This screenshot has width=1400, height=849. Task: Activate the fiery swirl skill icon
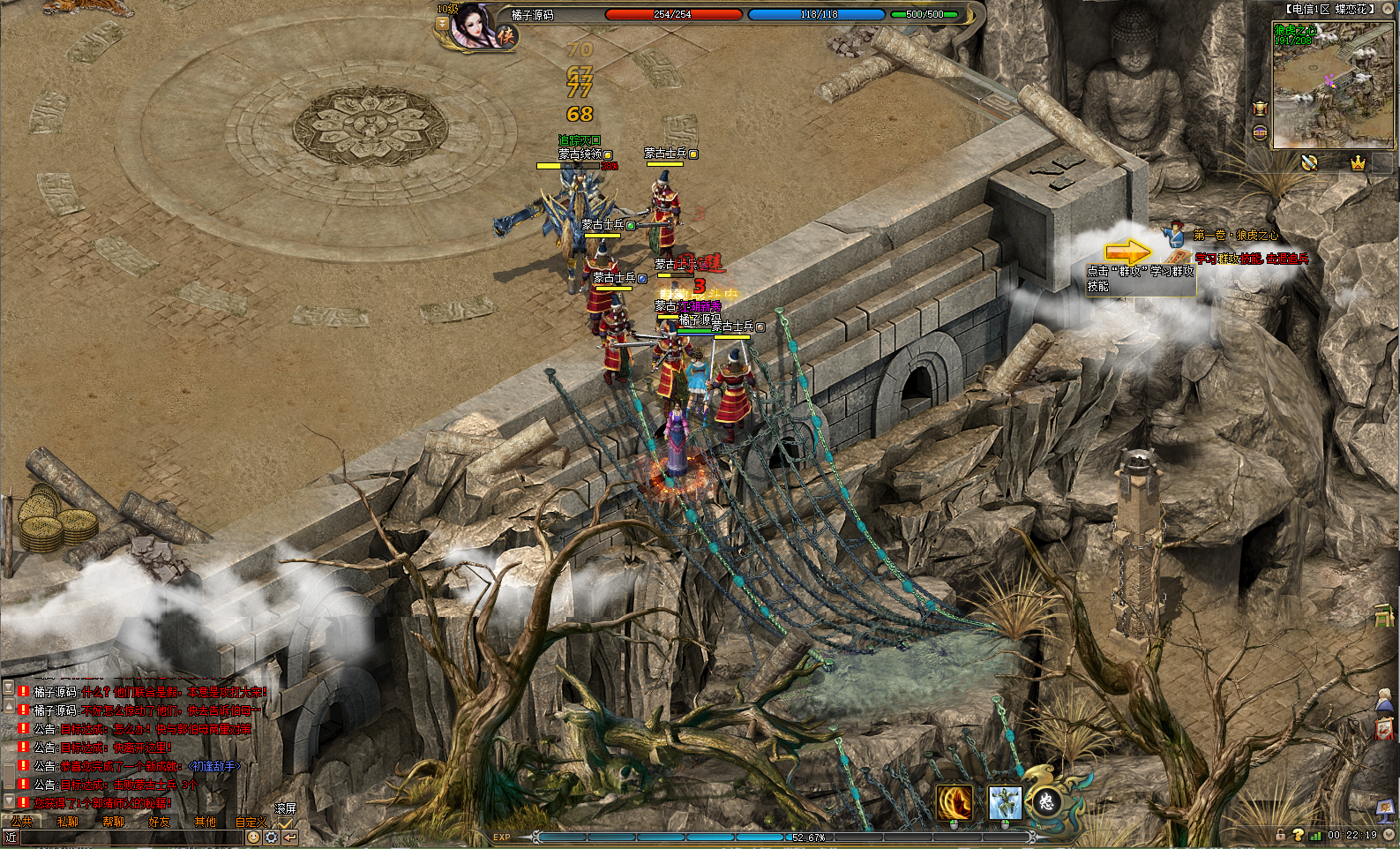[x=954, y=802]
